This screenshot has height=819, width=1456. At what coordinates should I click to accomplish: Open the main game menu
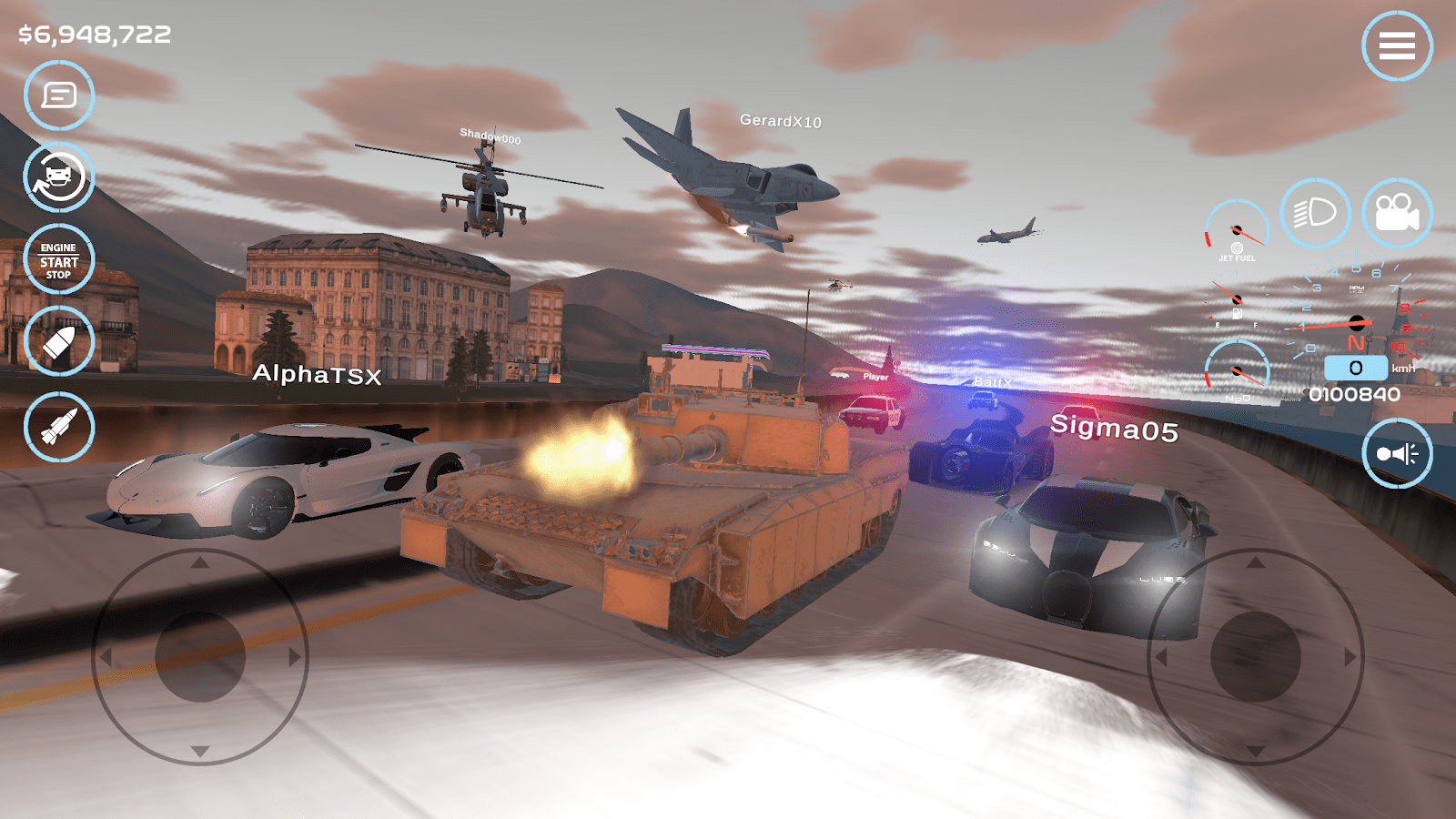tap(1399, 45)
